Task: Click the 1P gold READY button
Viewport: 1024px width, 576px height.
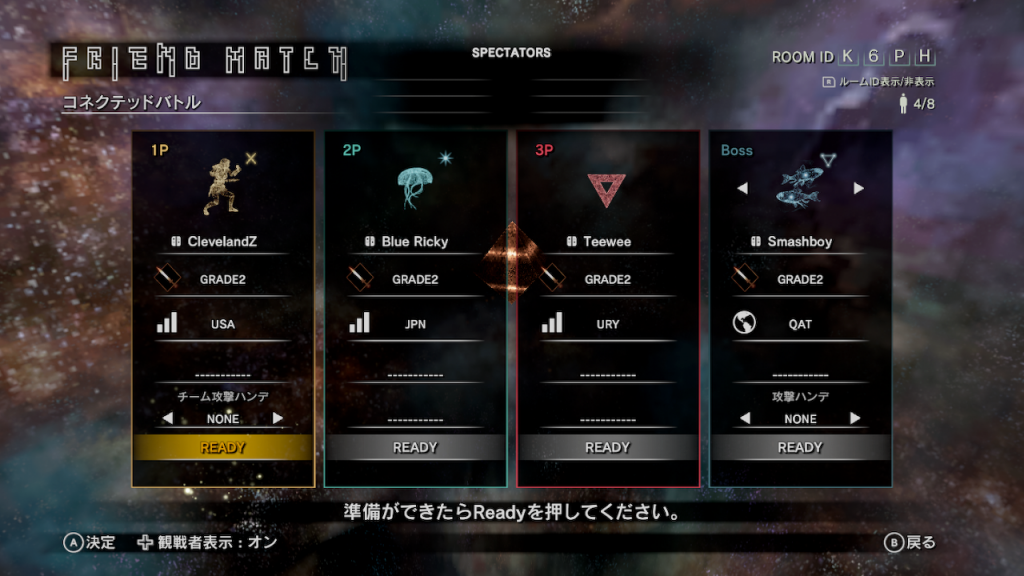Action: click(x=223, y=448)
